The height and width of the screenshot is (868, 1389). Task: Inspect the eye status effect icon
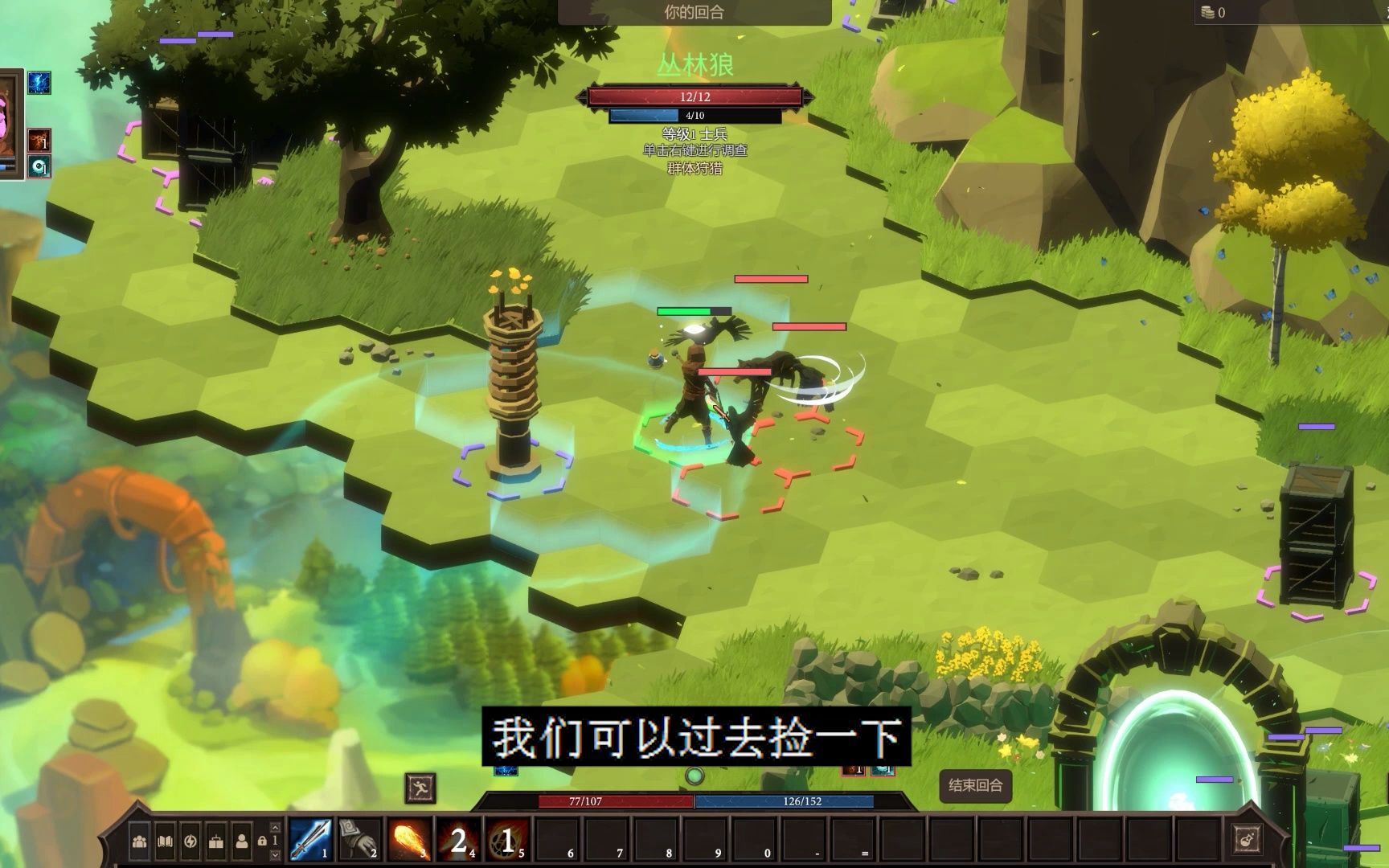pos(39,166)
